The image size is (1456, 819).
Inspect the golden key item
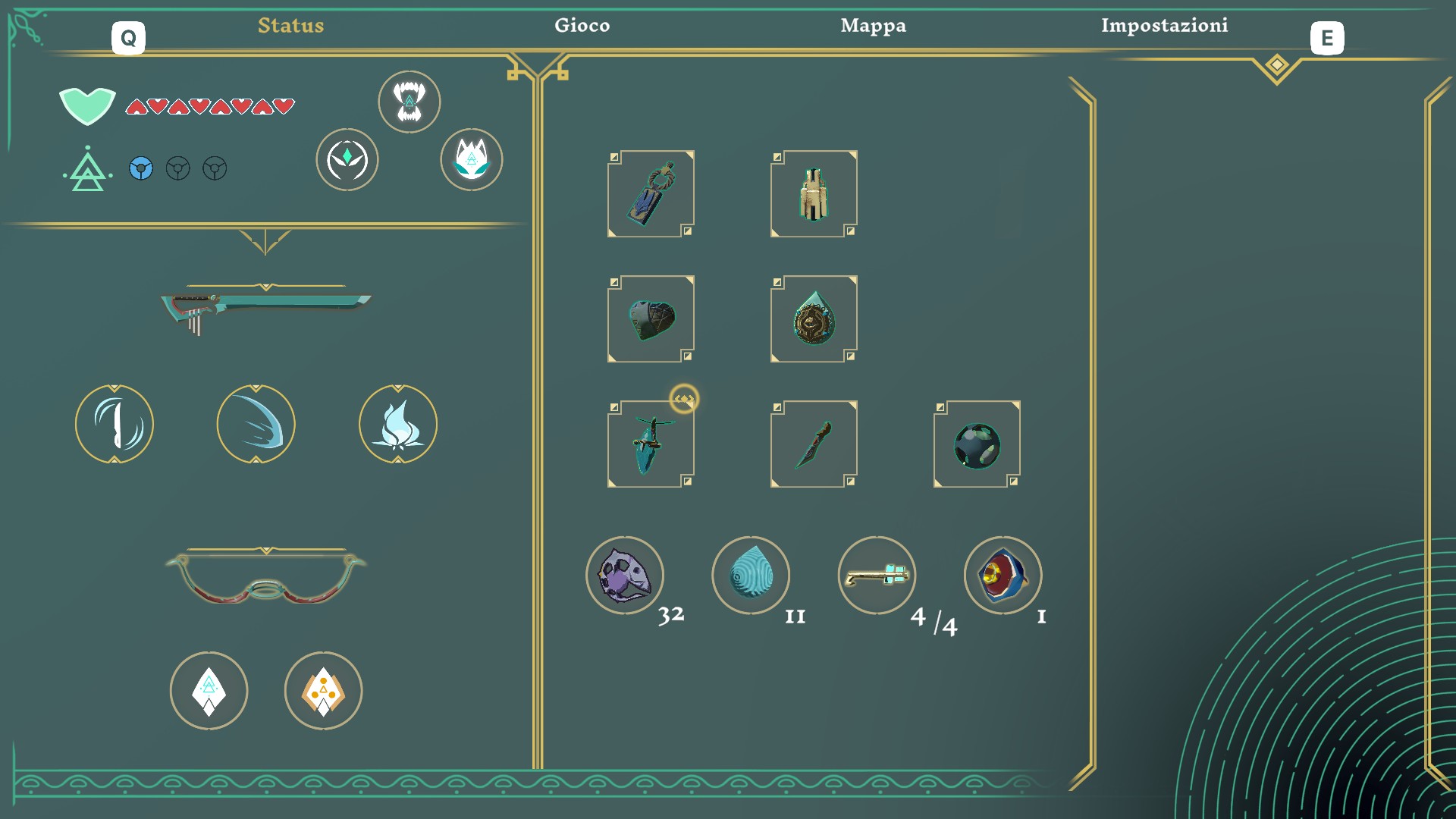[877, 576]
